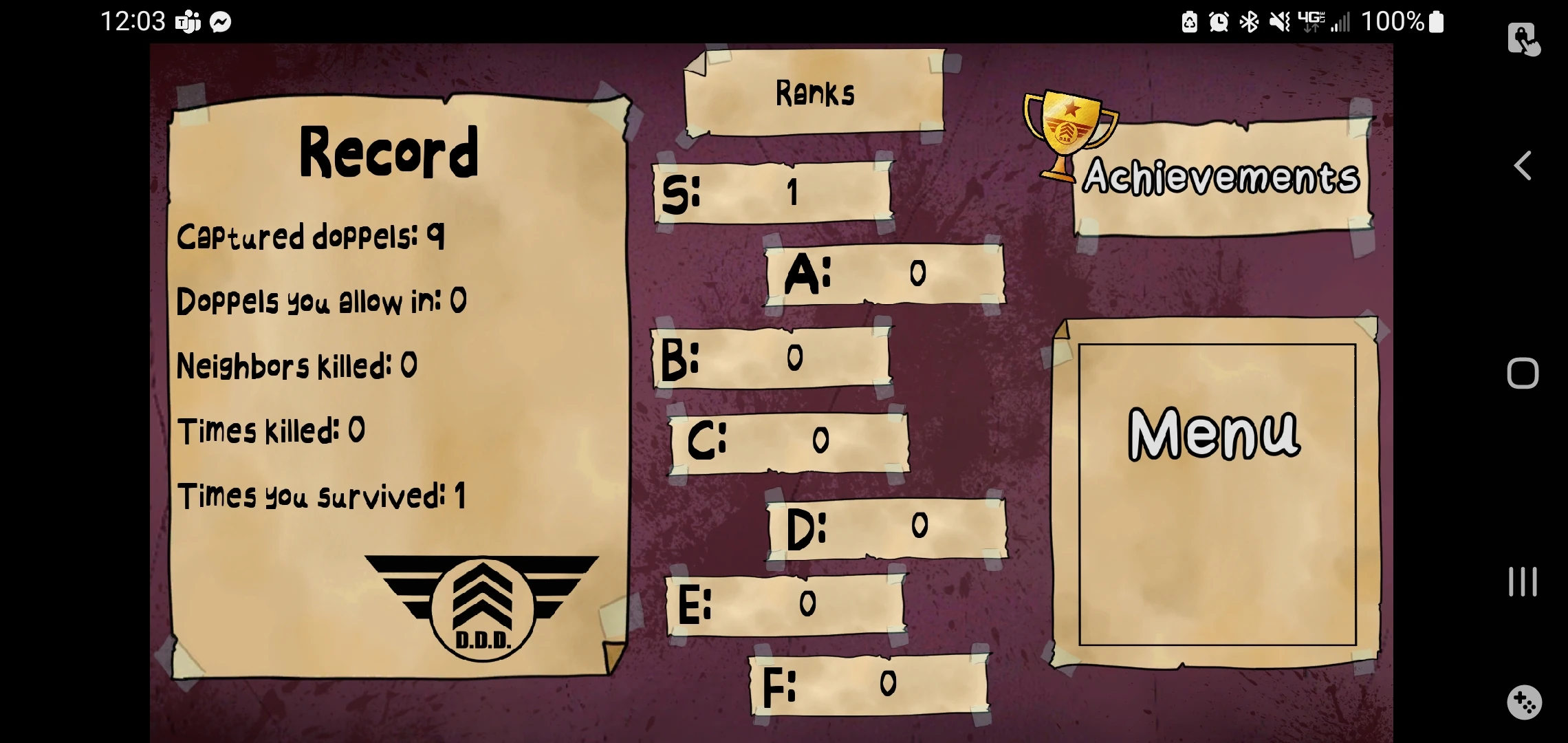The width and height of the screenshot is (1568, 743).
Task: Tap the Record panel title
Action: tap(389, 153)
